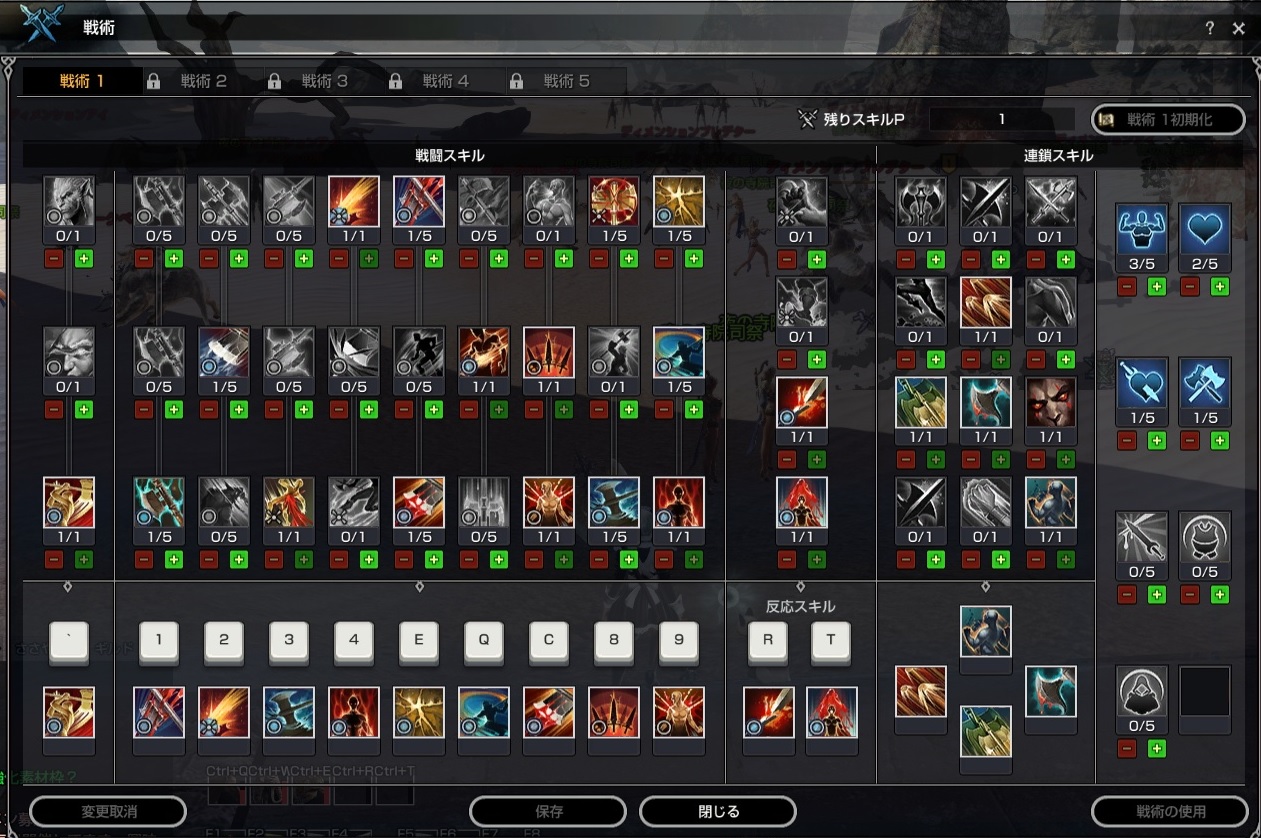Select the blue crossed axes passive icon
This screenshot has width=1261, height=838.
pyautogui.click(x=1204, y=382)
